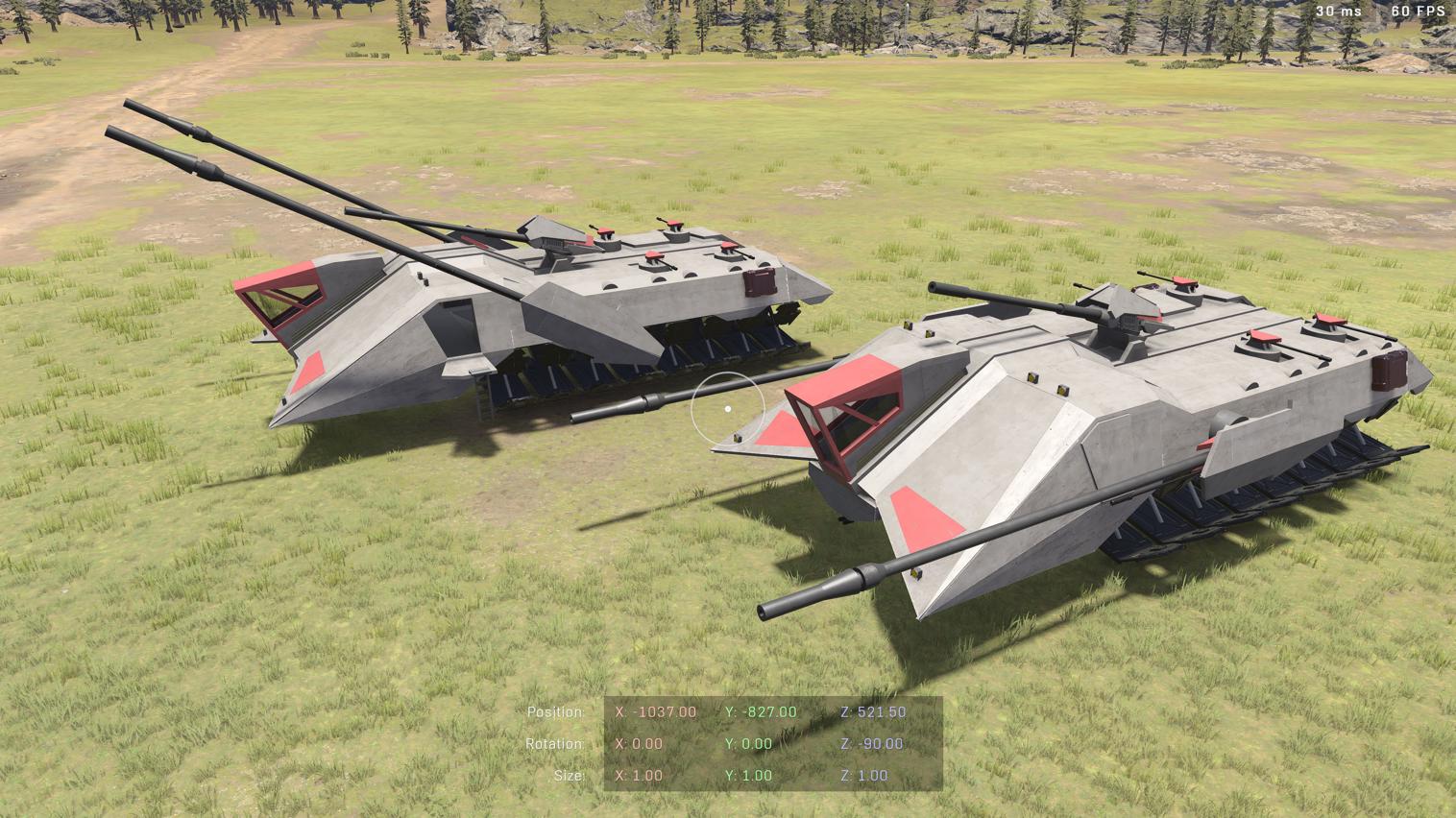Screen dimensions: 1456x818
Task: Click the 60 FPS counter
Action: point(1418,12)
